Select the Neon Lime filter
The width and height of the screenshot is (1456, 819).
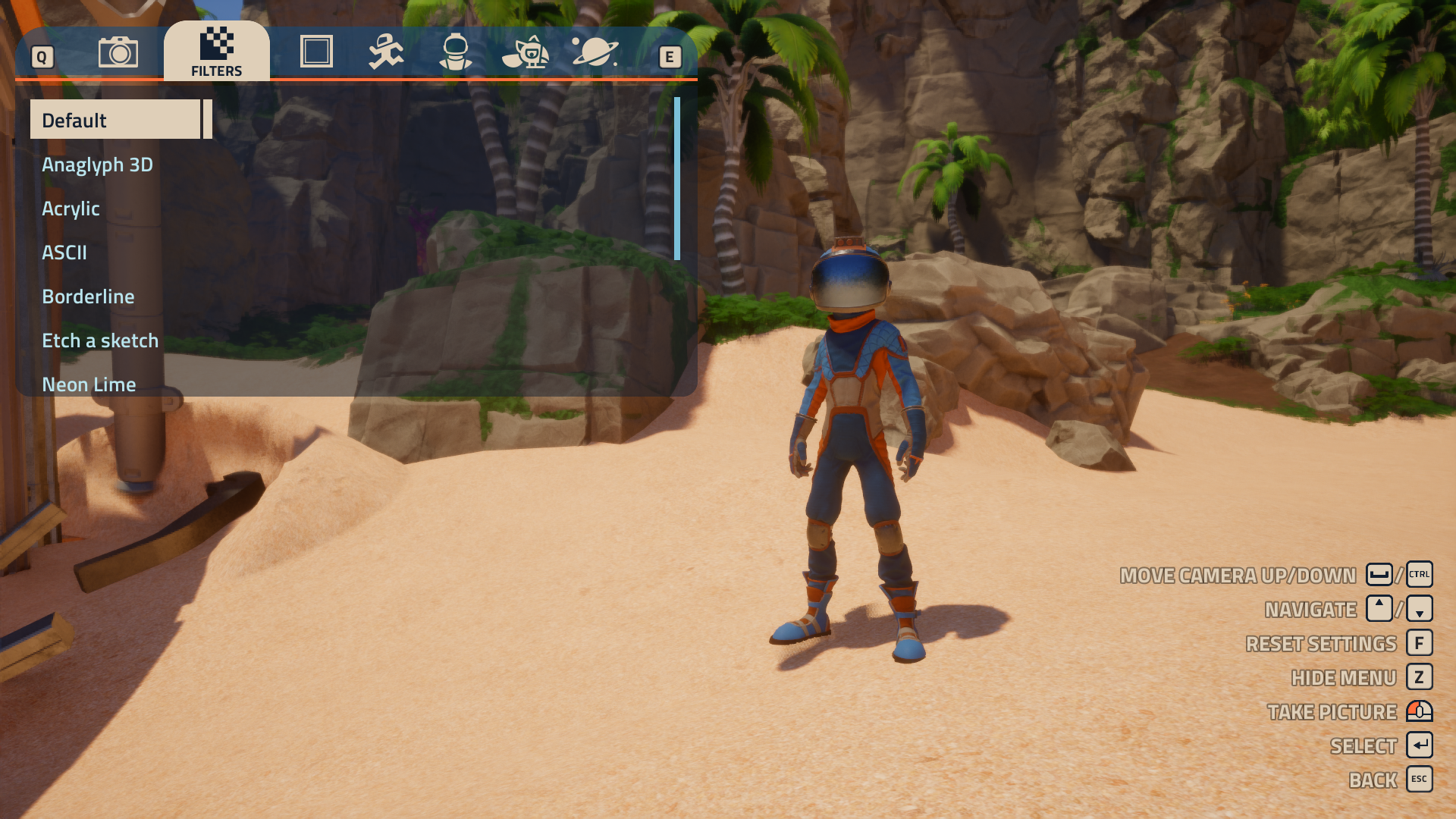(89, 384)
